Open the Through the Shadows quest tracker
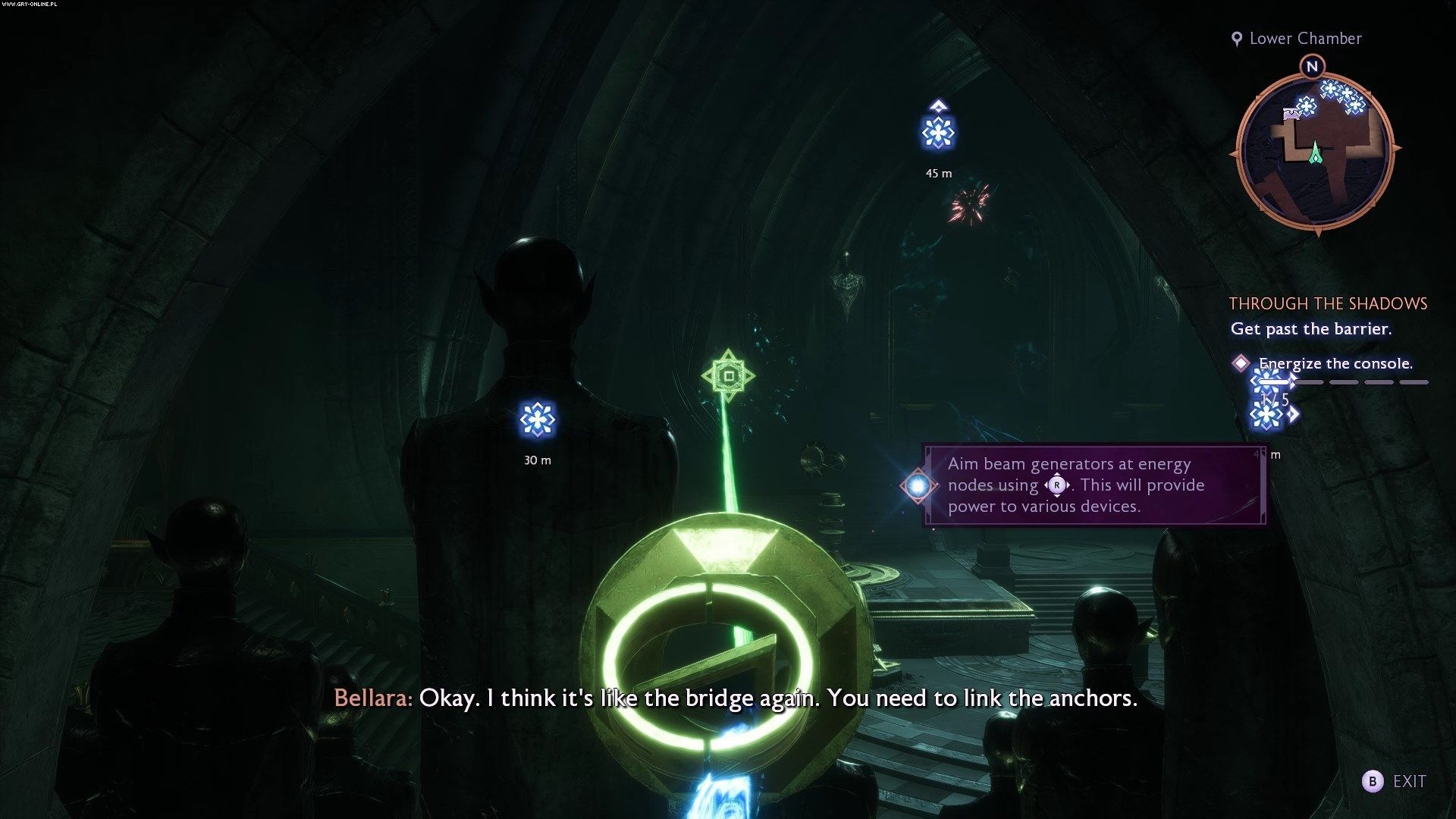This screenshot has height=819, width=1456. tap(1328, 303)
